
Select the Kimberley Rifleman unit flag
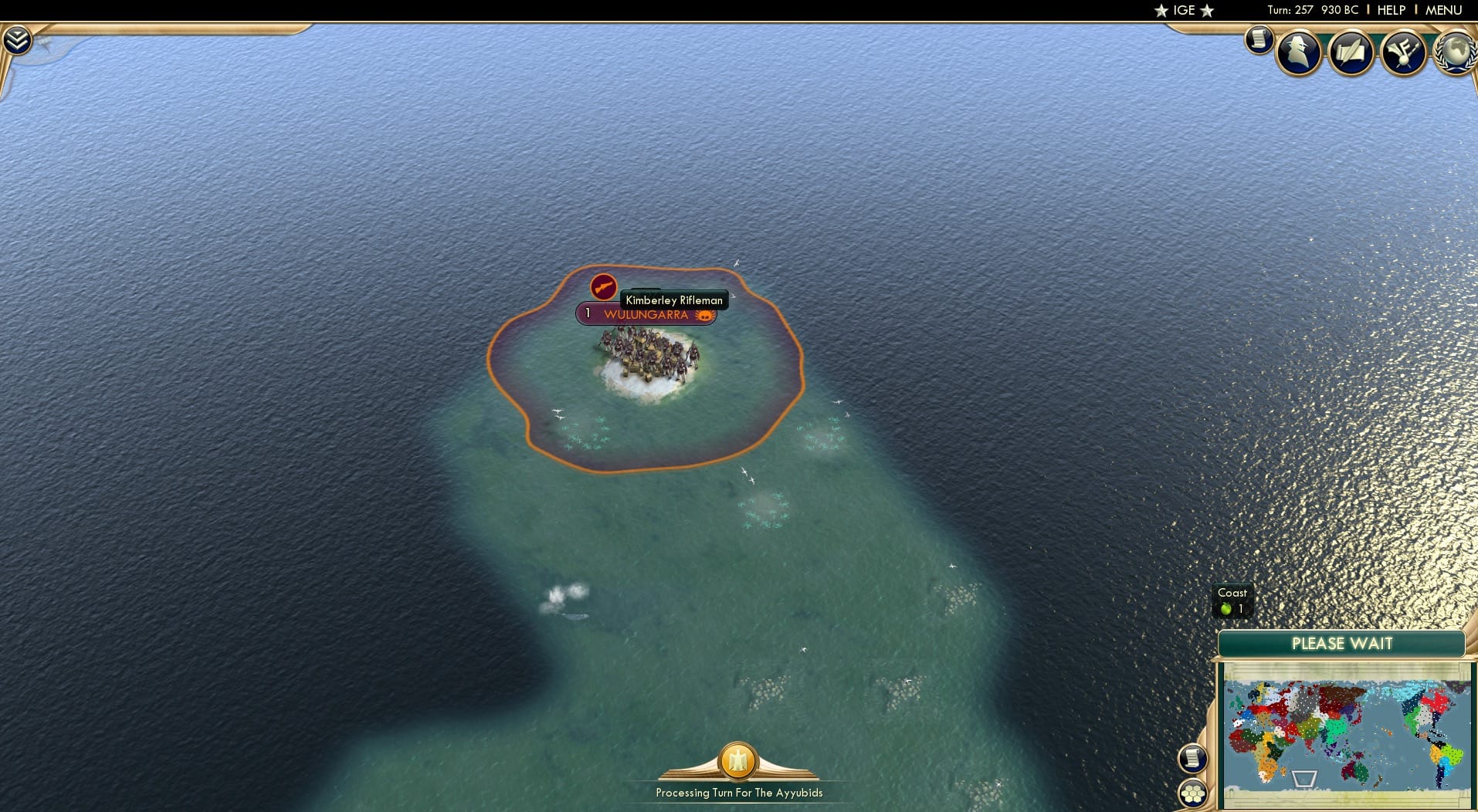(602, 289)
